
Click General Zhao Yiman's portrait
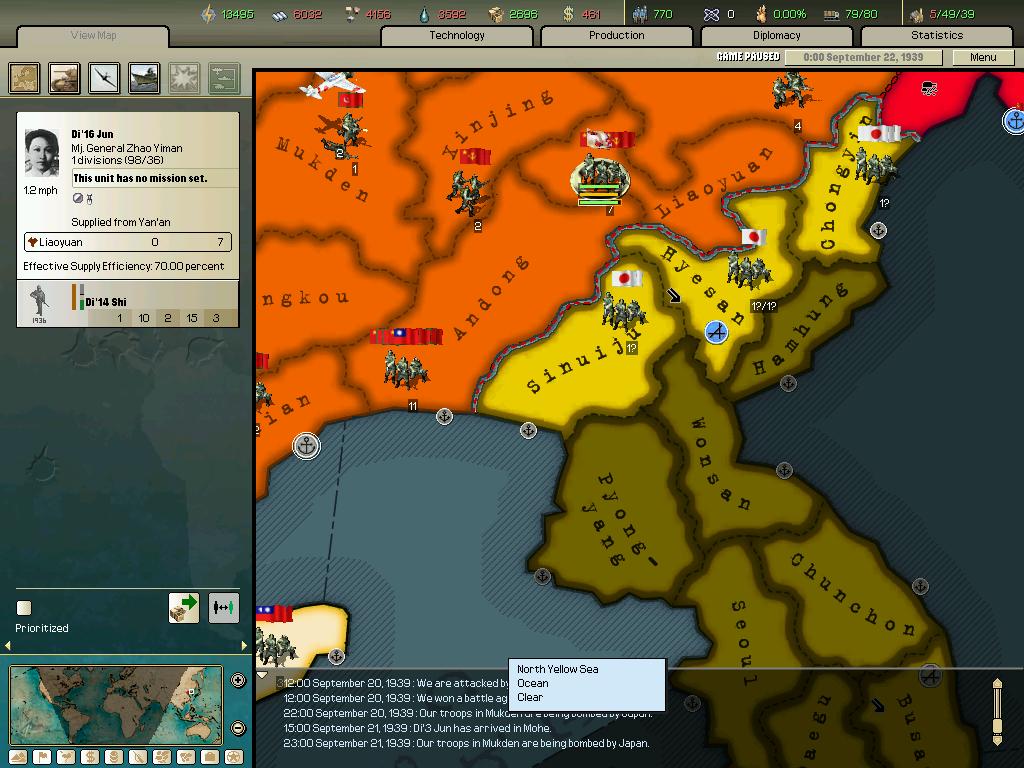tap(42, 153)
